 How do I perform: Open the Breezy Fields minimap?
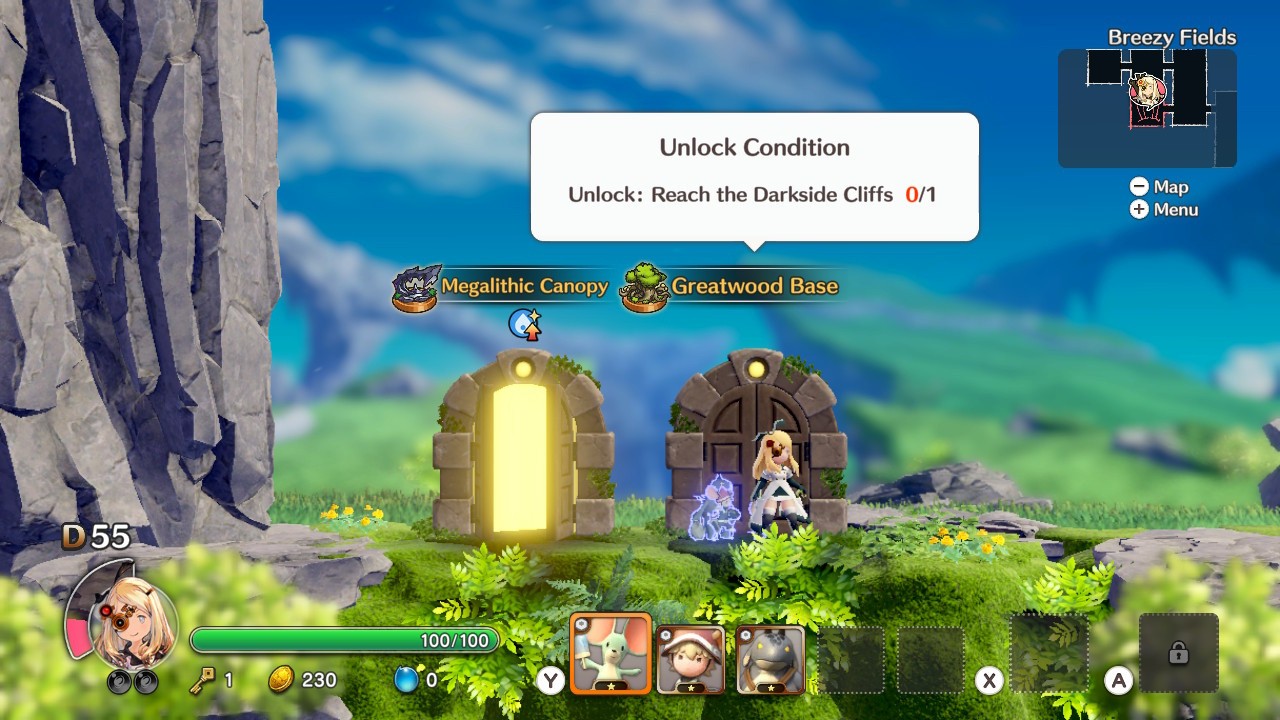1147,108
